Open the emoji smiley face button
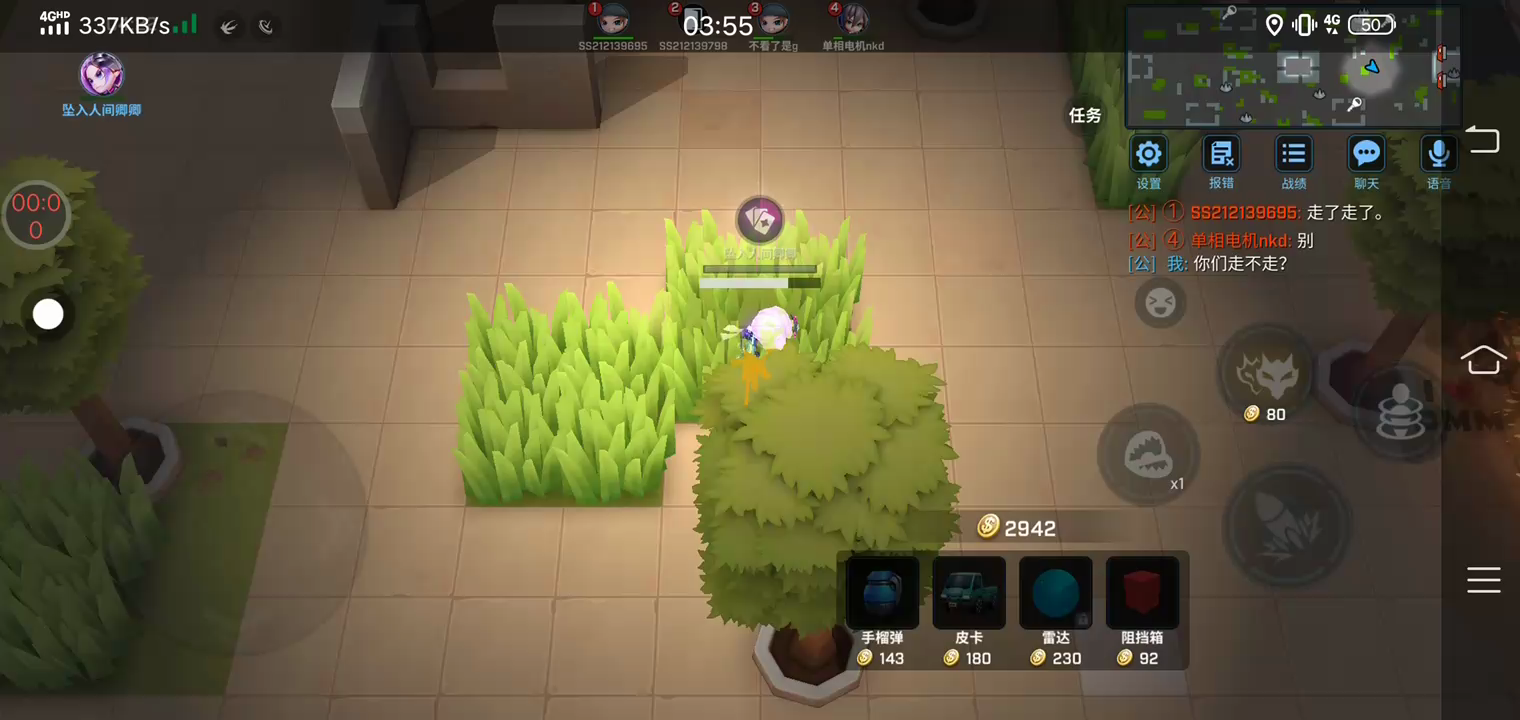This screenshot has width=1520, height=720. pyautogui.click(x=1160, y=302)
